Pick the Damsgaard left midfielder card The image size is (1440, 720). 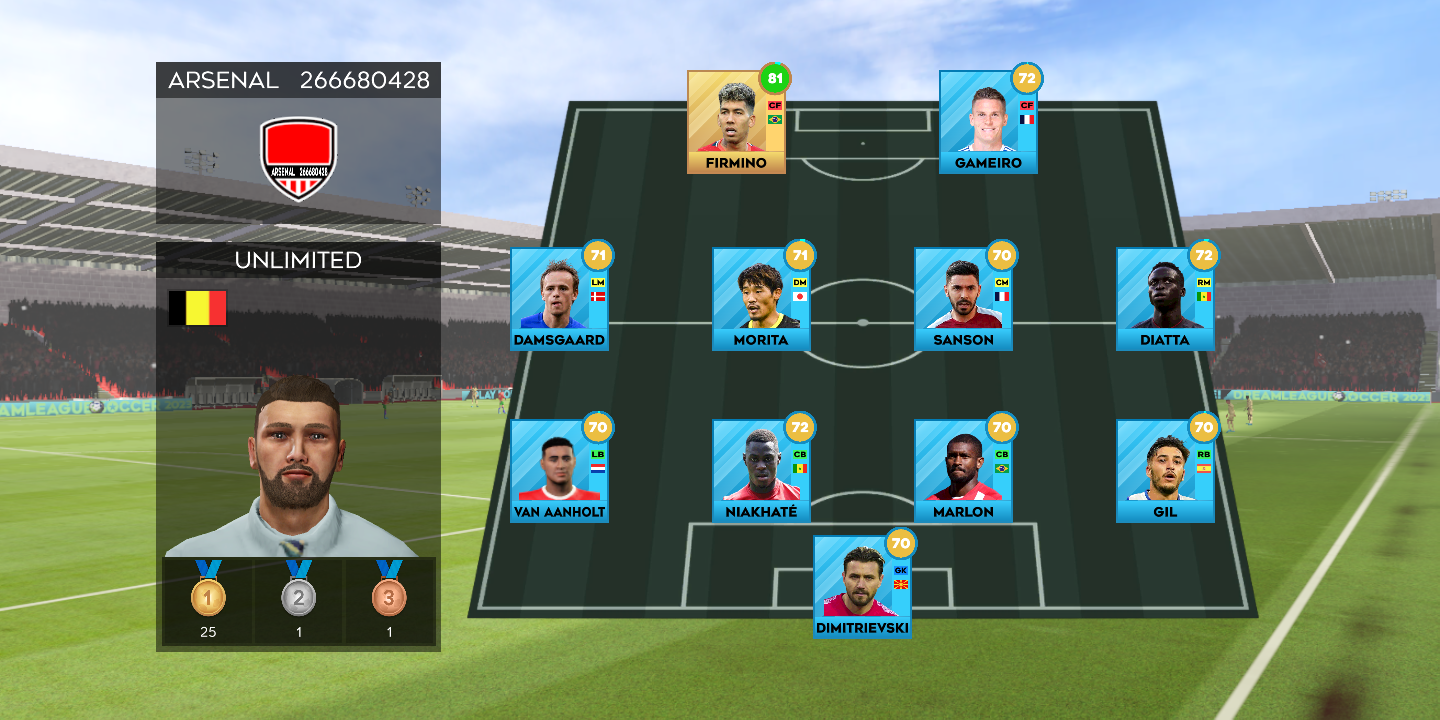pyautogui.click(x=559, y=299)
